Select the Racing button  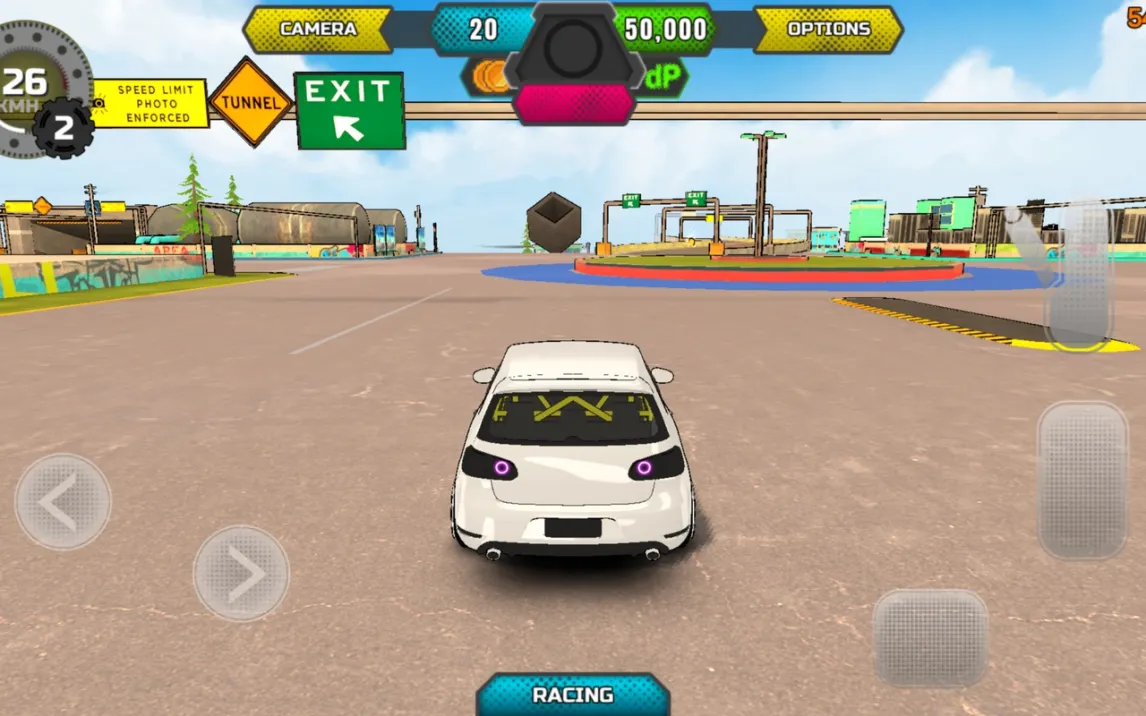(572, 695)
